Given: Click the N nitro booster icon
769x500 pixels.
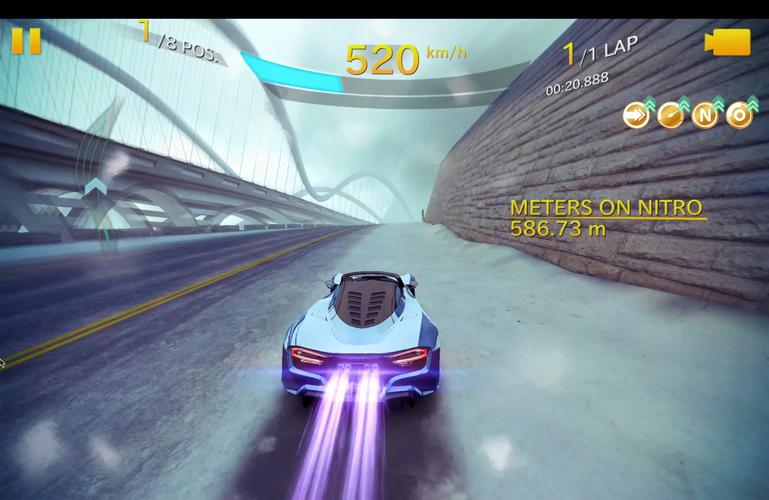Looking at the screenshot, I should click(706, 115).
